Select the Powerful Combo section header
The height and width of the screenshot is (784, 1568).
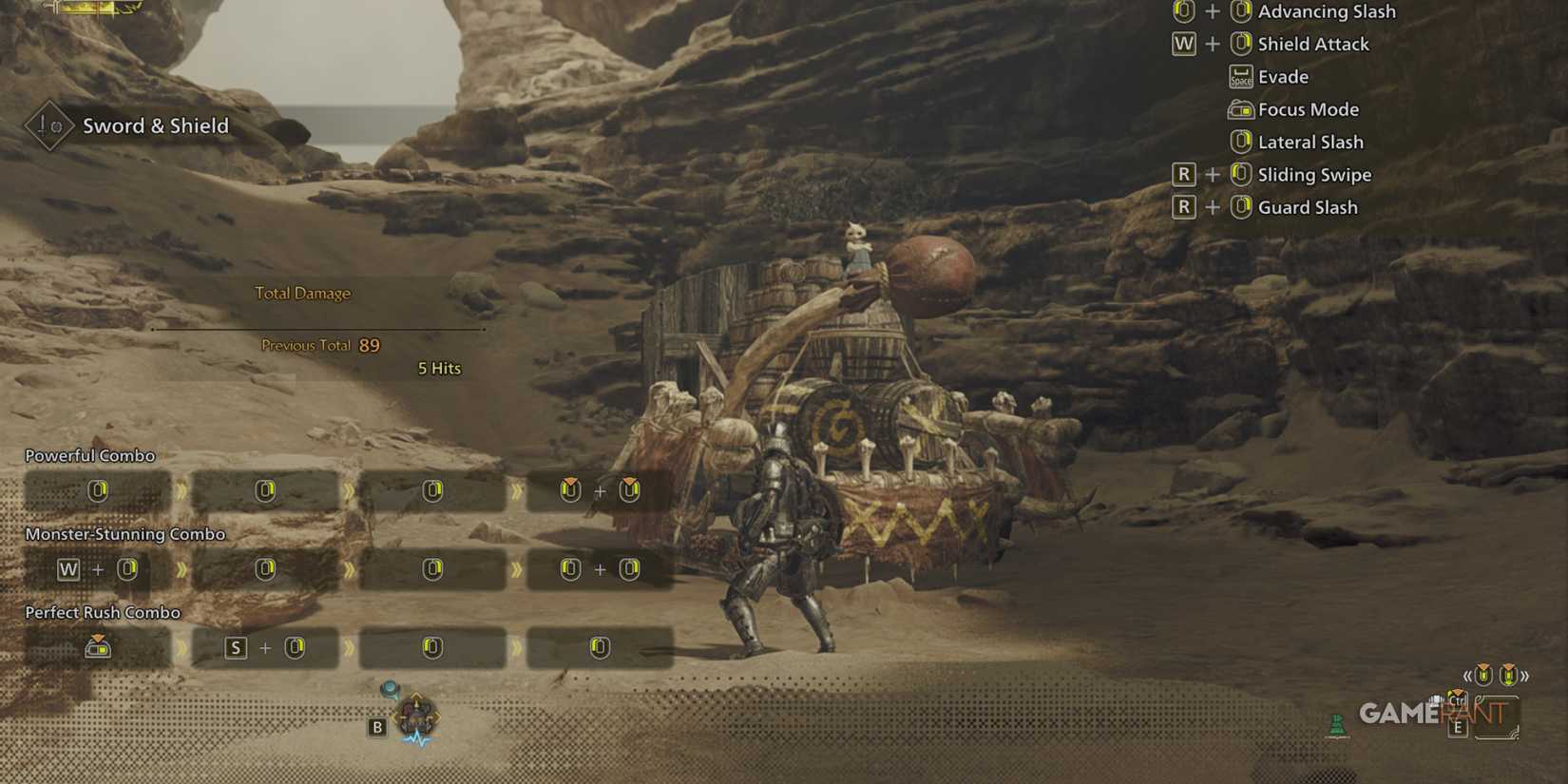(x=90, y=455)
